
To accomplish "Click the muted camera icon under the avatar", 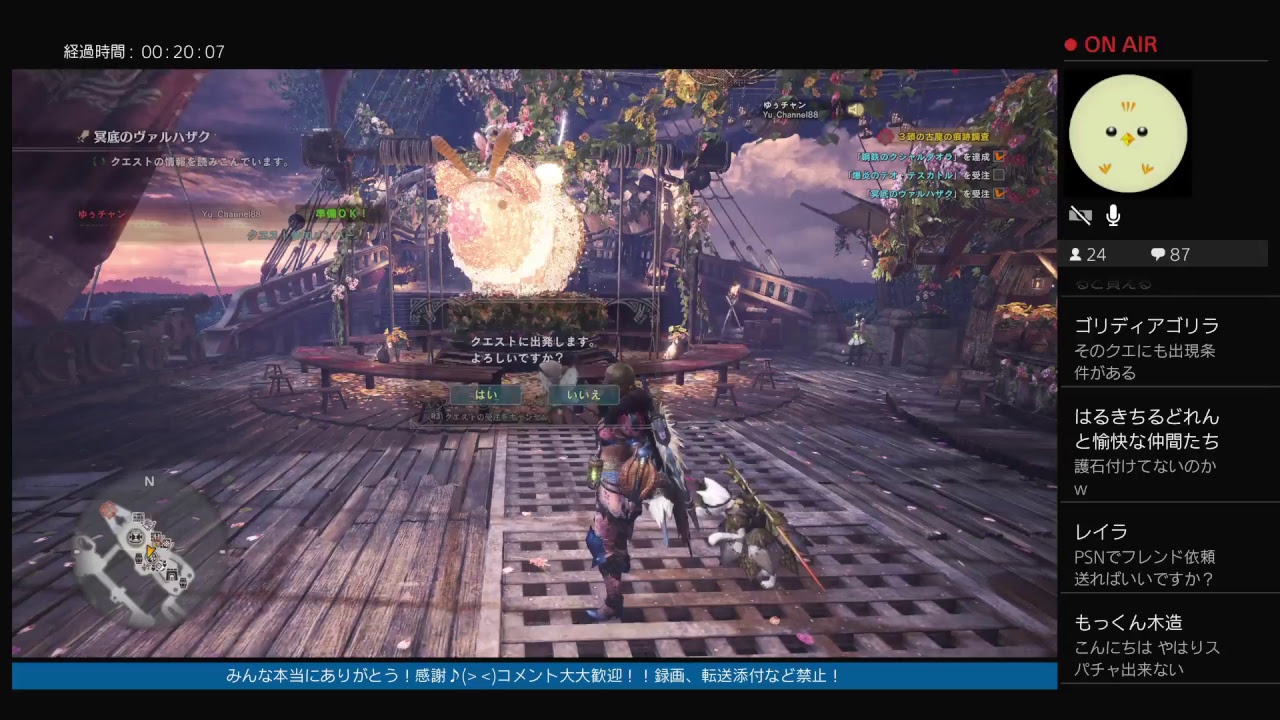I will [1080, 215].
